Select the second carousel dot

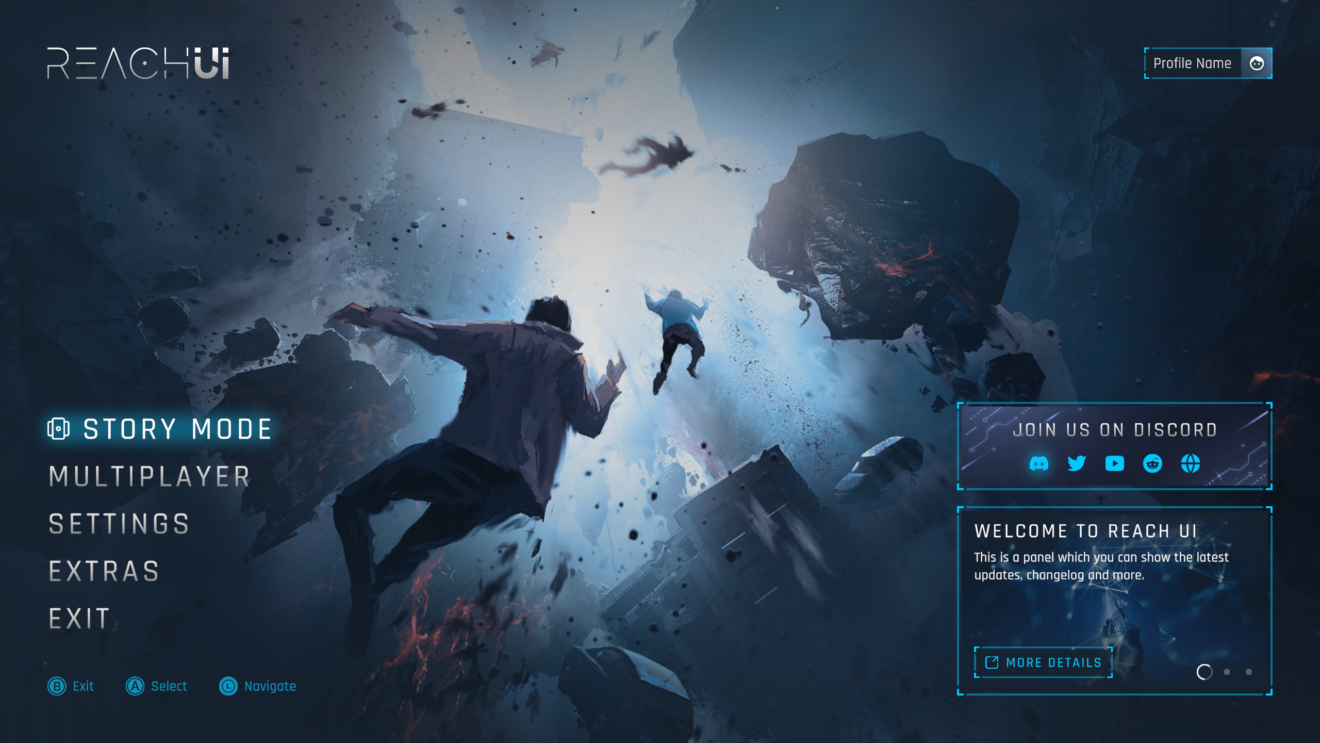pos(1227,672)
